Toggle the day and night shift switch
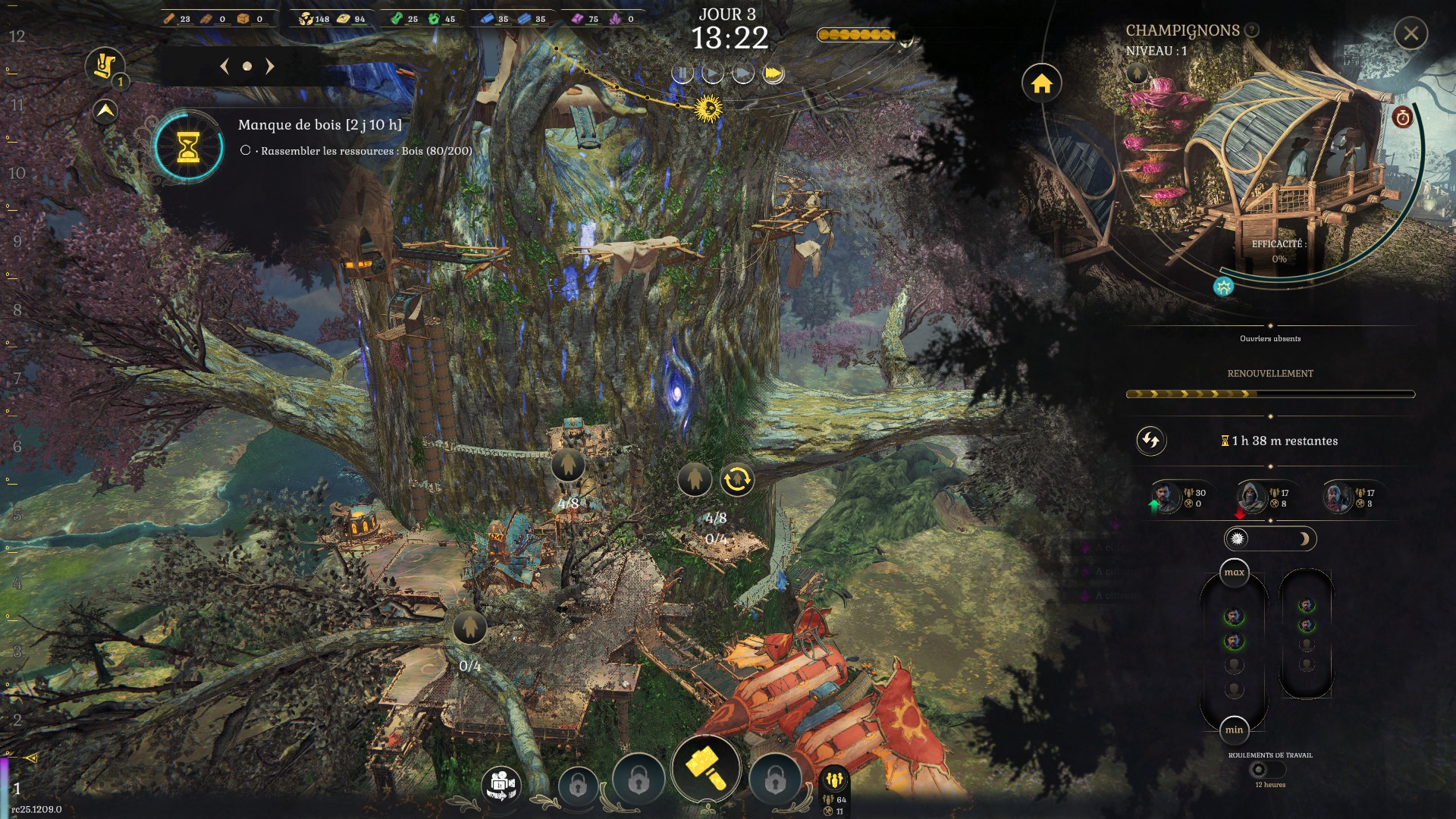This screenshot has height=819, width=1456. (1270, 539)
